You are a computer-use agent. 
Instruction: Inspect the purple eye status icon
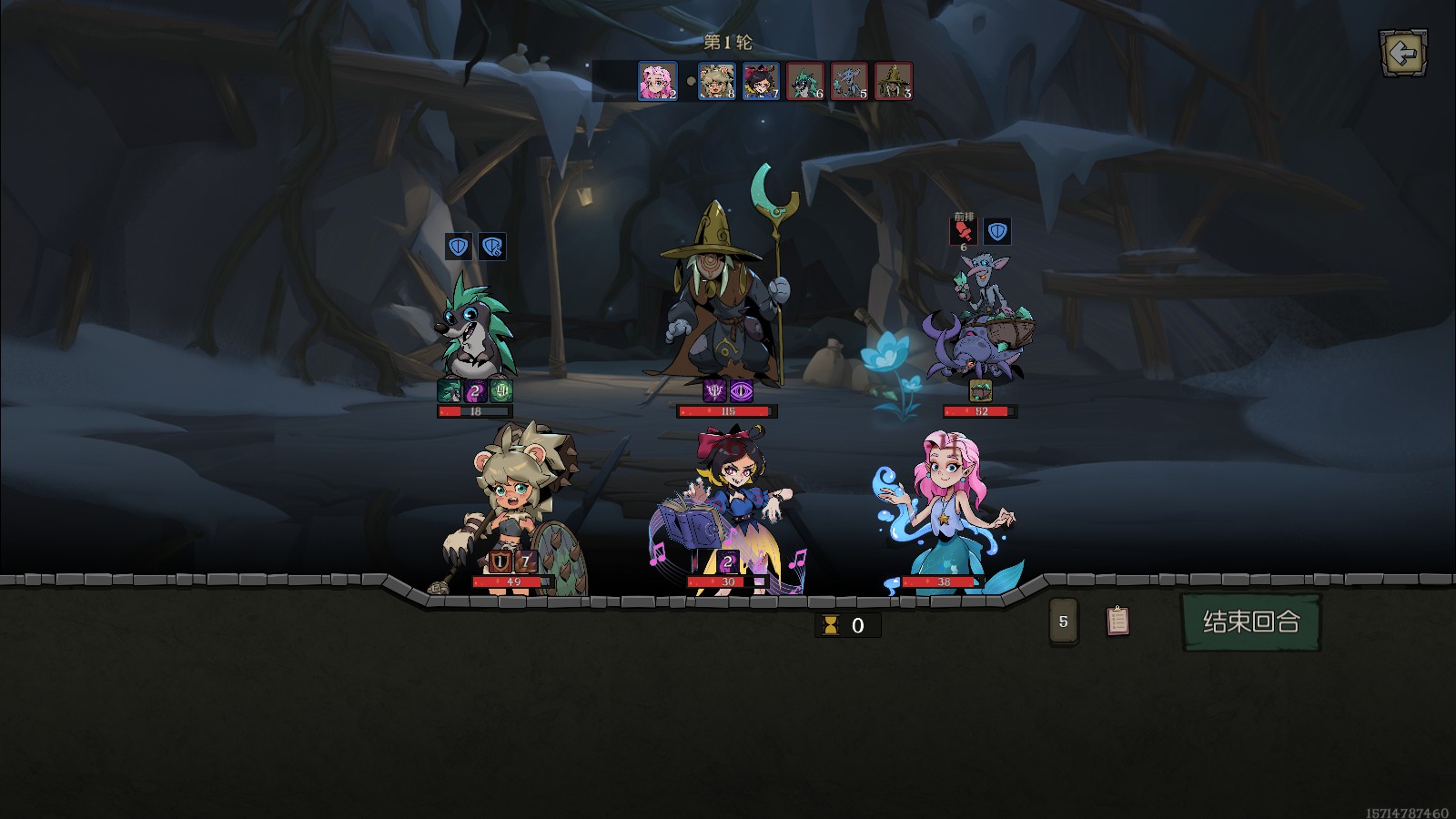(742, 391)
